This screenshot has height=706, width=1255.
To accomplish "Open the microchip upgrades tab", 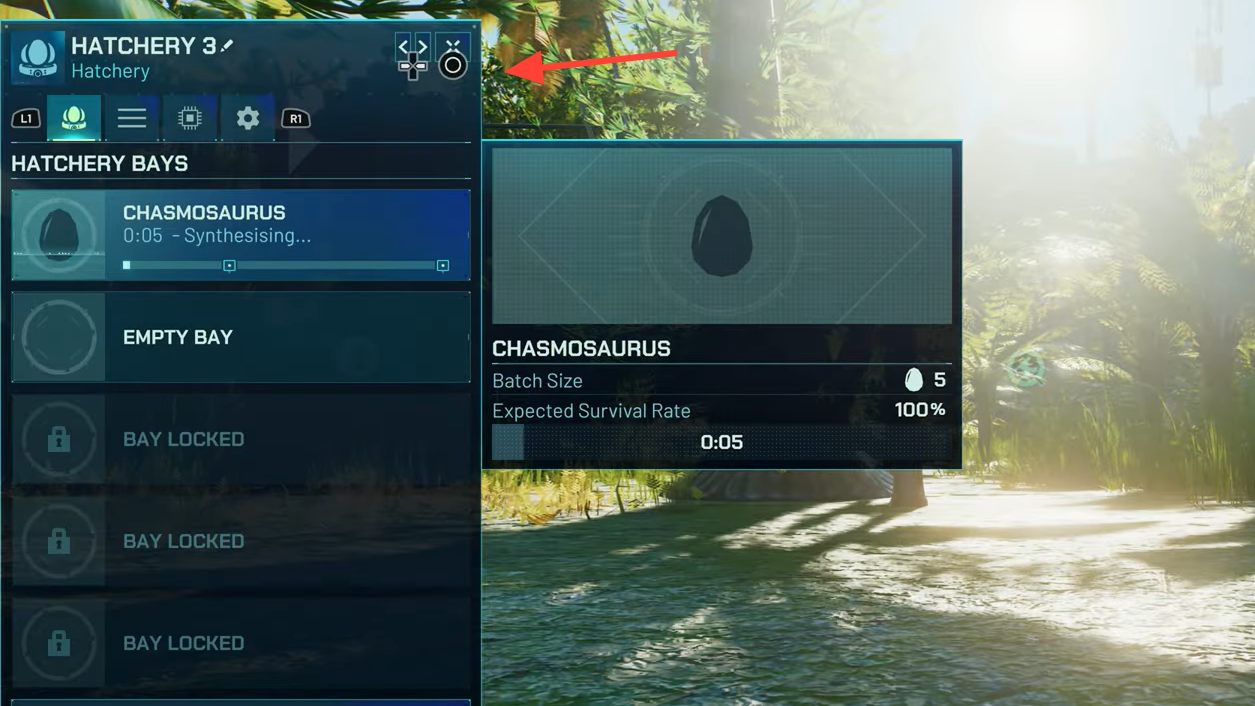I will pyautogui.click(x=190, y=118).
